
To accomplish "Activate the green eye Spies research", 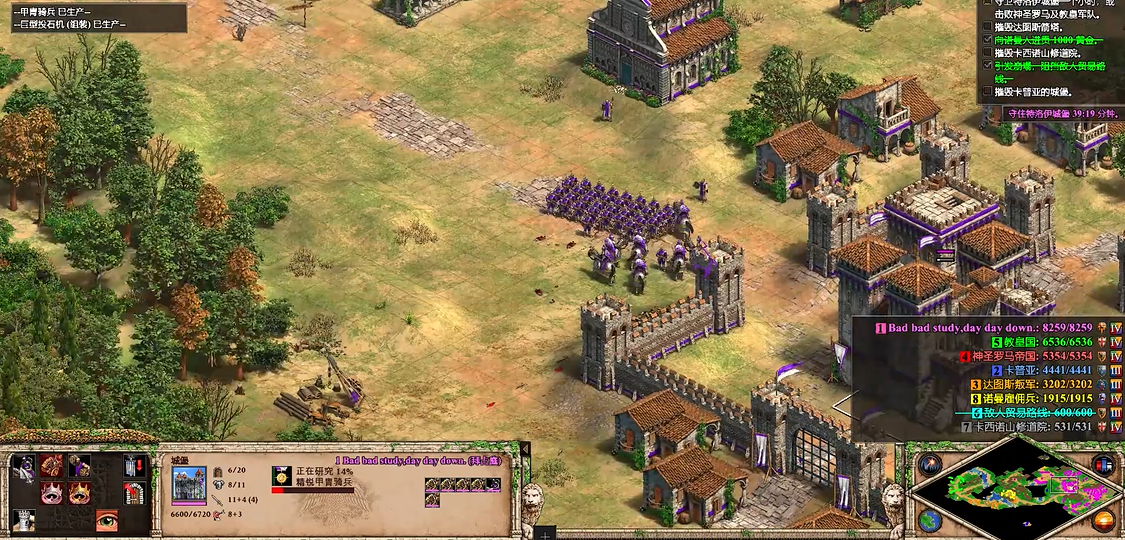I will pyautogui.click(x=106, y=520).
